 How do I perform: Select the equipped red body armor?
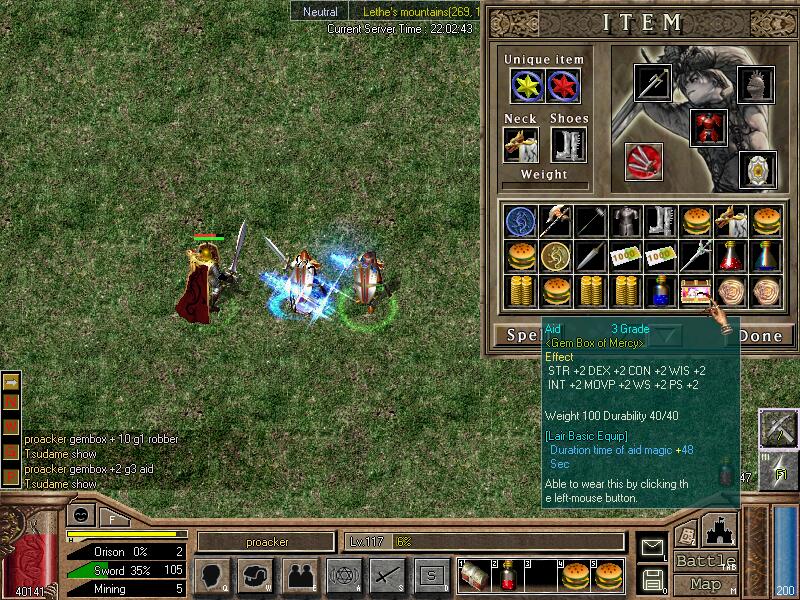pyautogui.click(x=708, y=127)
